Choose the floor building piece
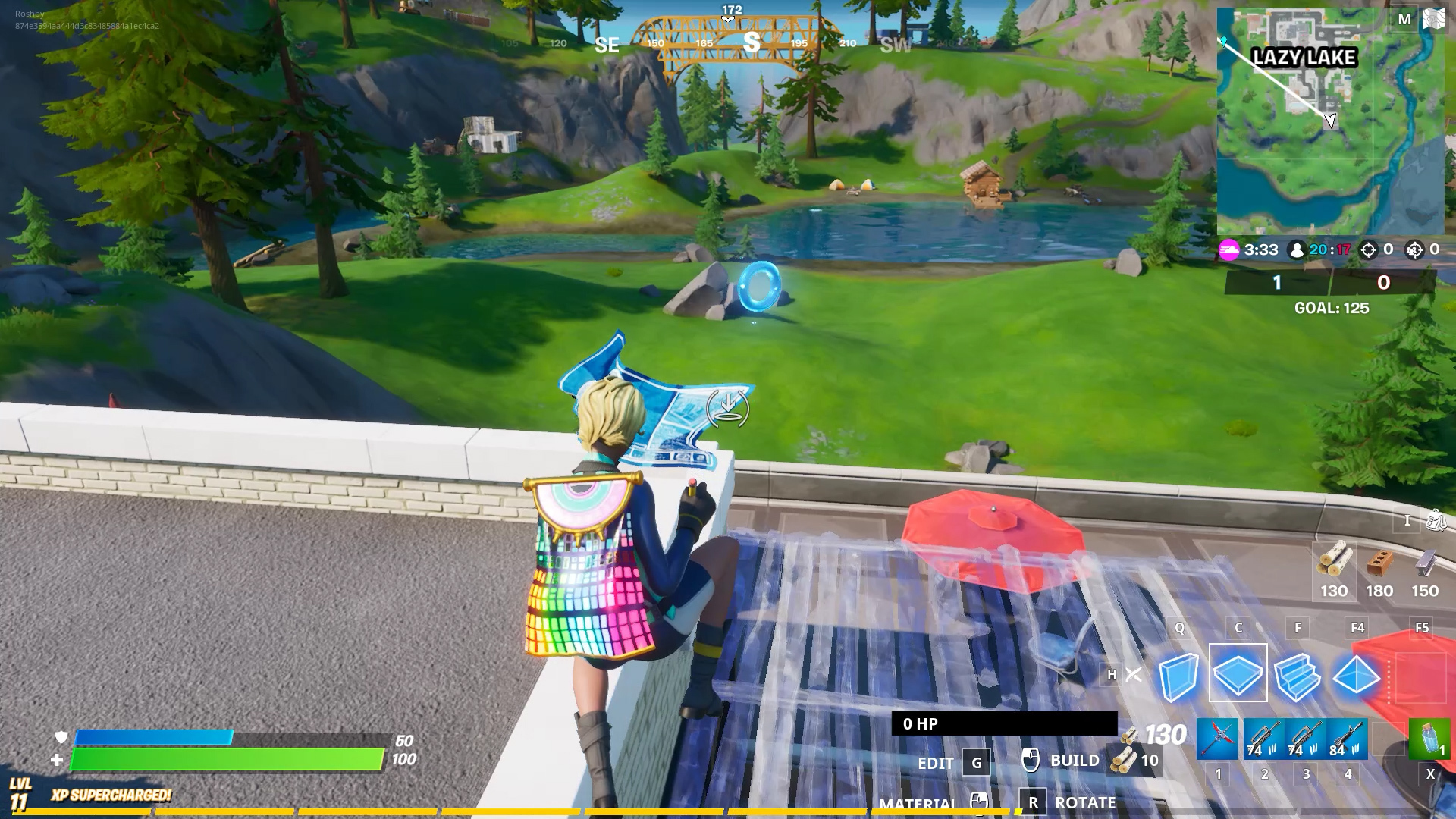The image size is (1456, 819). coord(1238,673)
